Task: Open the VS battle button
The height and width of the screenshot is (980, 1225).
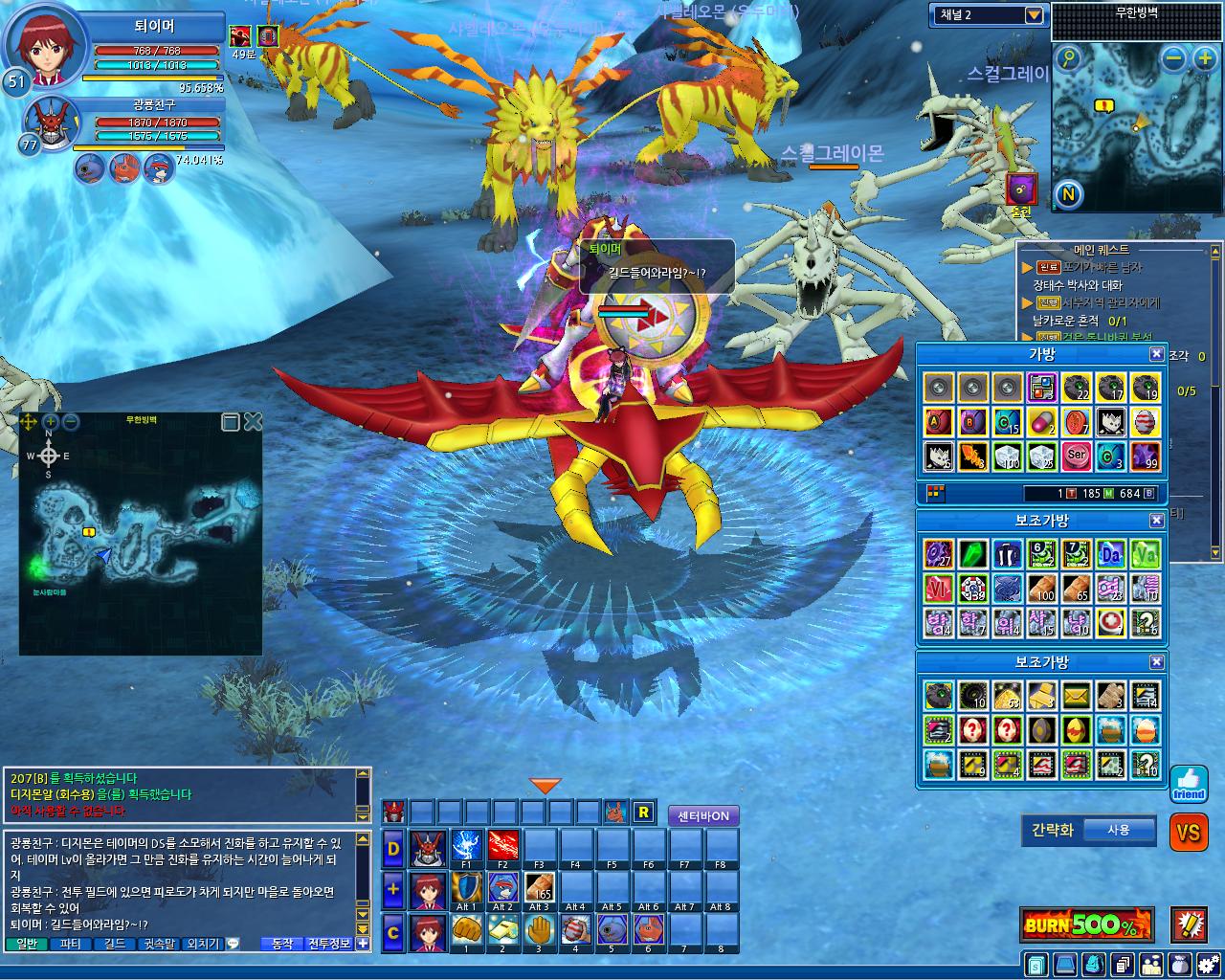Action: 1188,833
